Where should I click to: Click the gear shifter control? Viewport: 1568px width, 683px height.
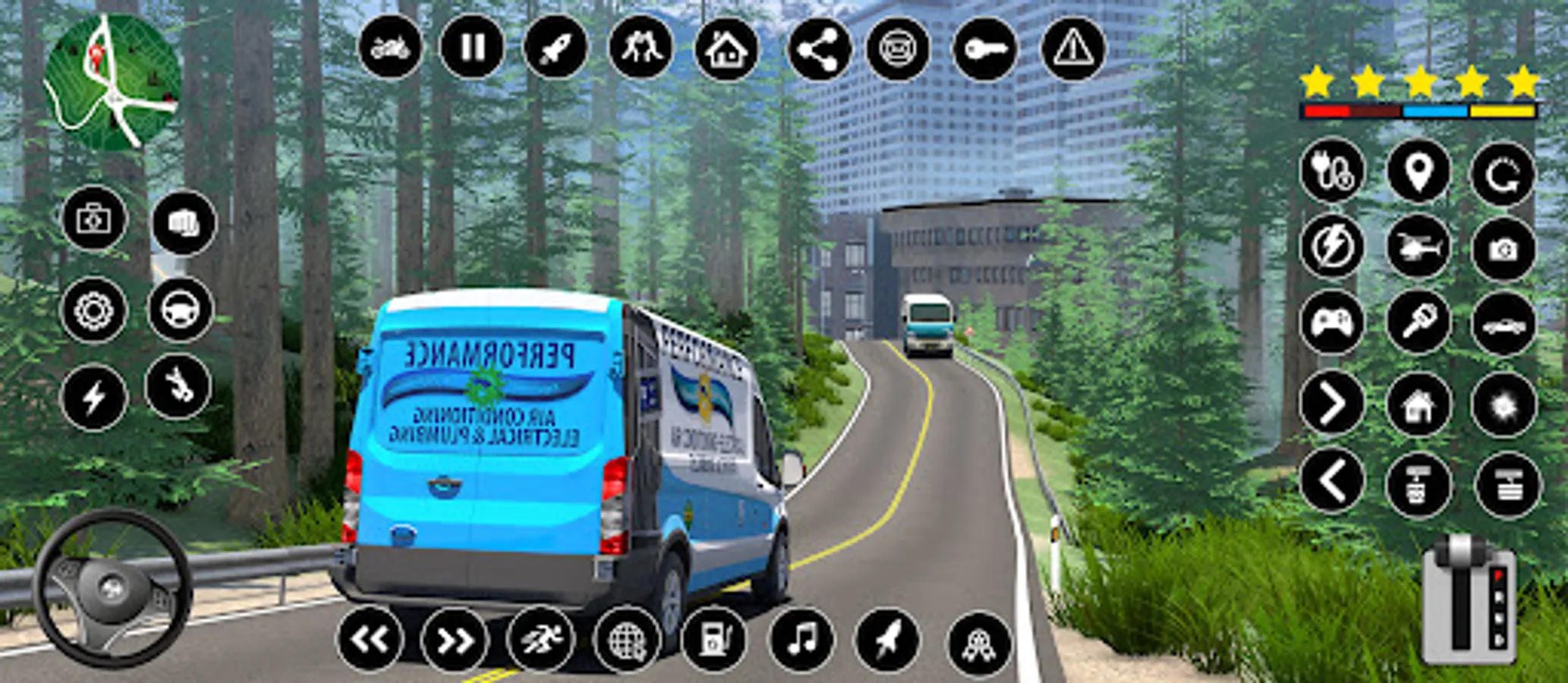(1469, 598)
